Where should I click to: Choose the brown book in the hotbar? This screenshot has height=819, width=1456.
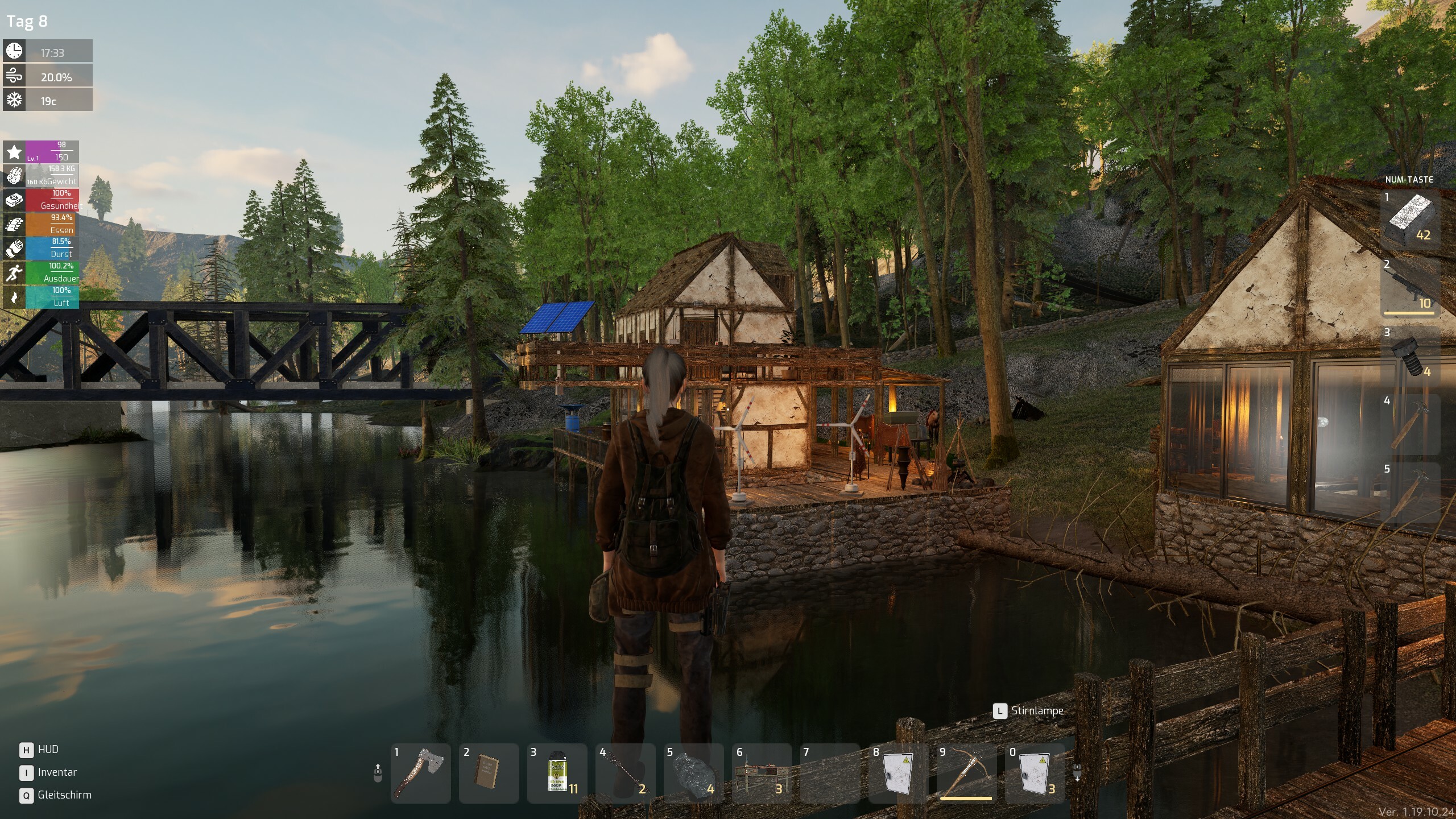[489, 773]
